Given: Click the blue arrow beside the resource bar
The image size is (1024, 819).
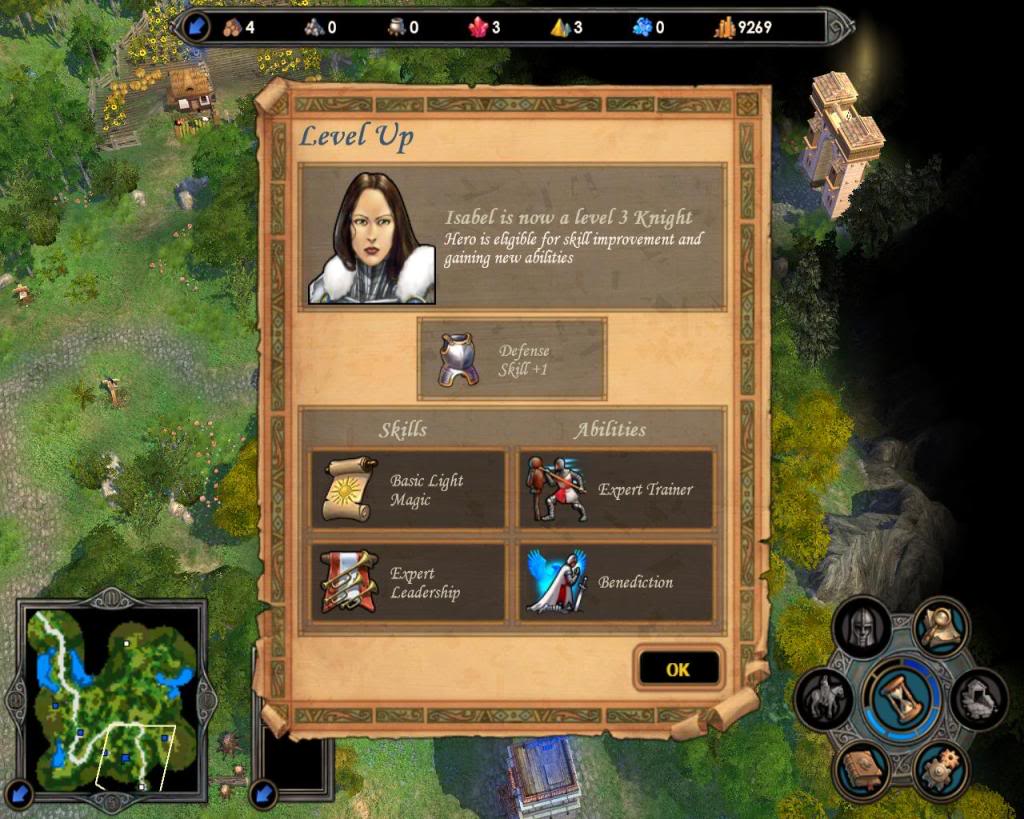Looking at the screenshot, I should (197, 27).
